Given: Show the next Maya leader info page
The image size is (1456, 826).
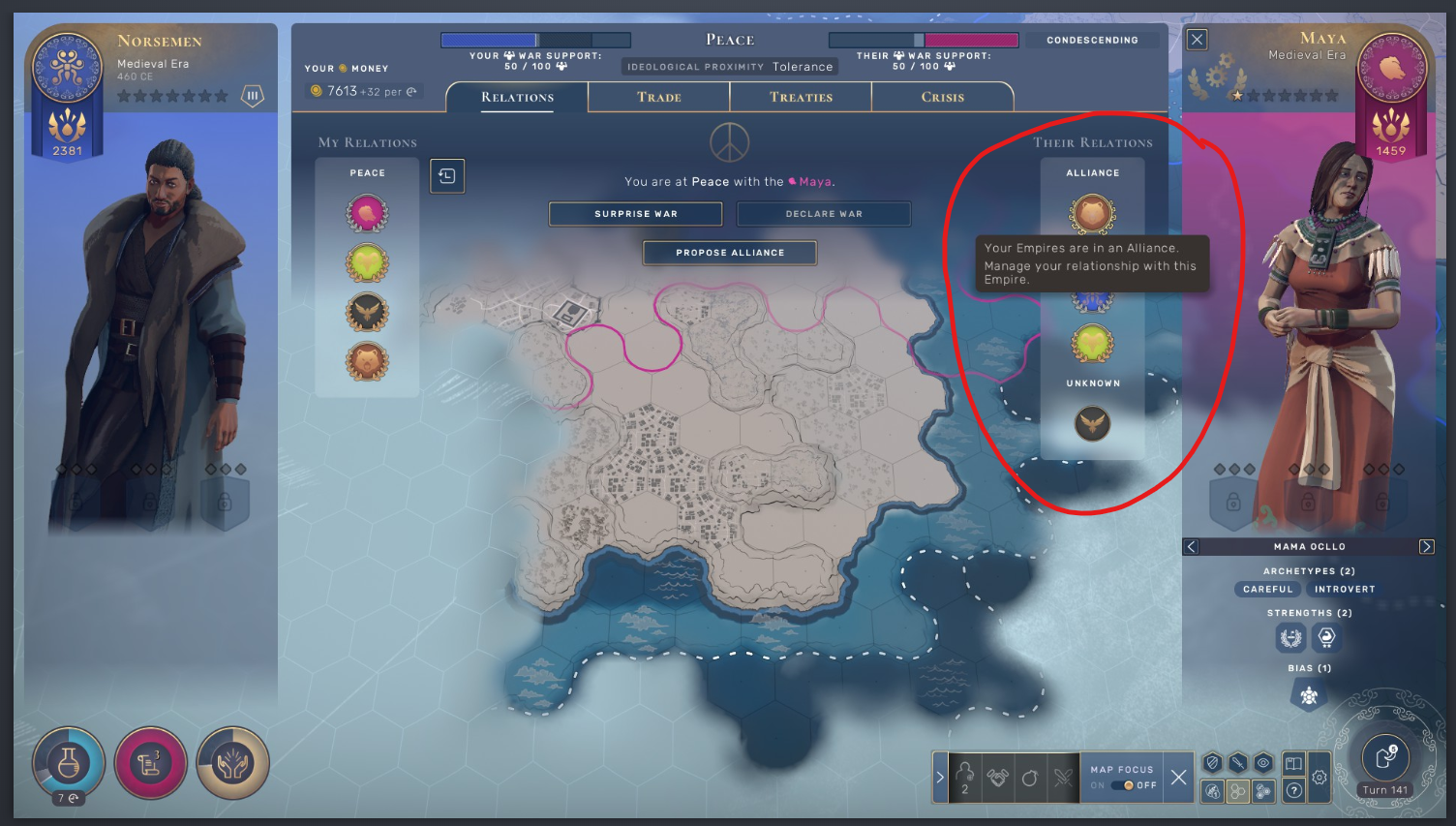Looking at the screenshot, I should (1426, 547).
